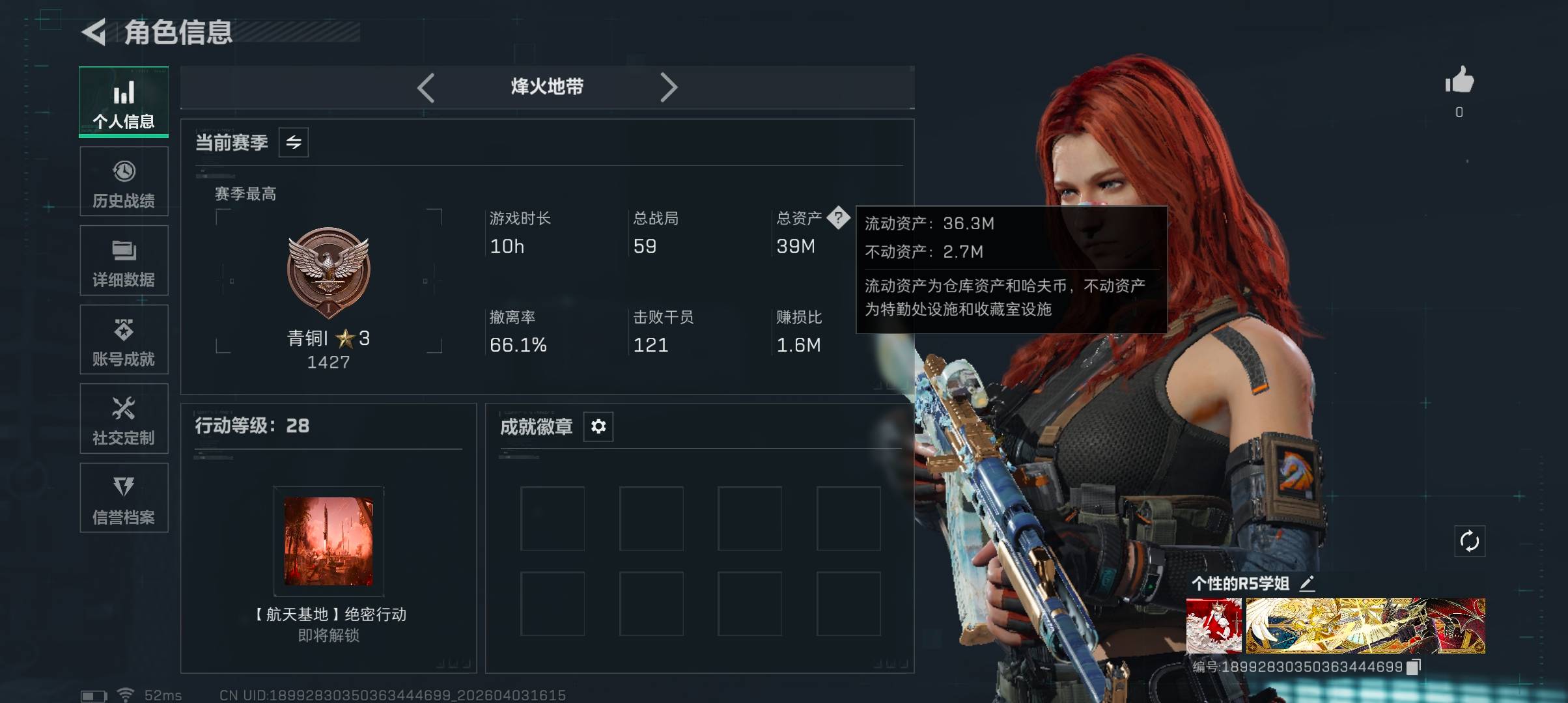Open the golden name card banner
Viewport: 1568px width, 703px height.
point(1365,626)
